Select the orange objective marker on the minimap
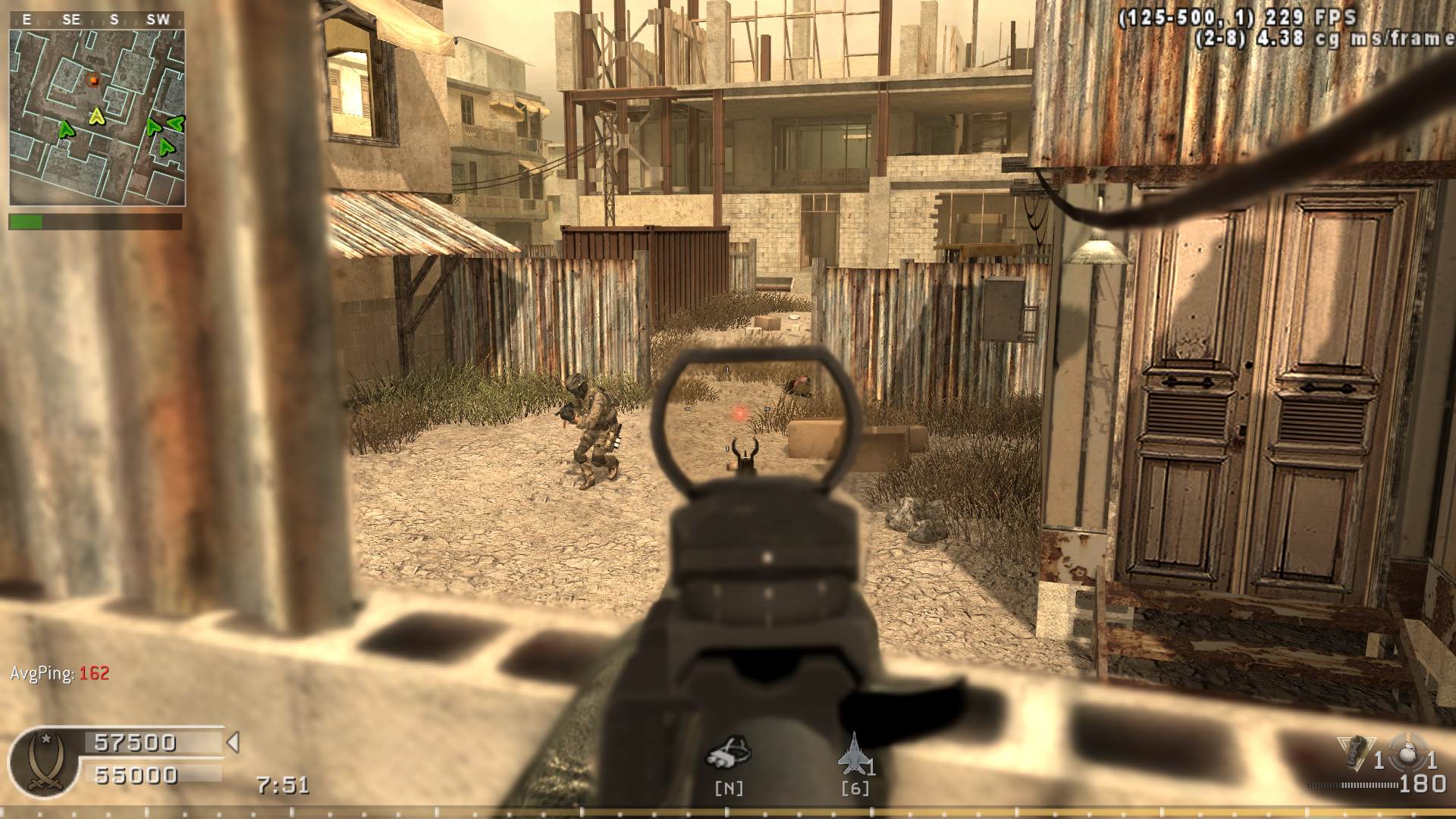The width and height of the screenshot is (1456, 819). (93, 80)
